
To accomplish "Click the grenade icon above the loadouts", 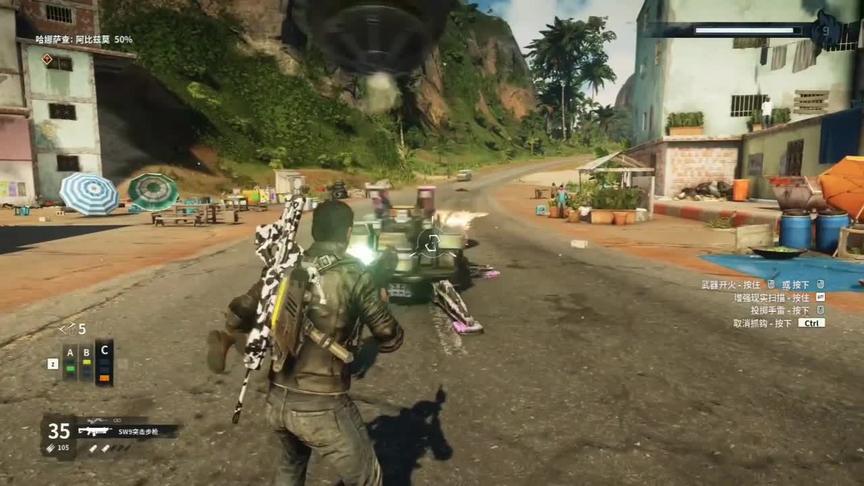I will pos(67,328).
